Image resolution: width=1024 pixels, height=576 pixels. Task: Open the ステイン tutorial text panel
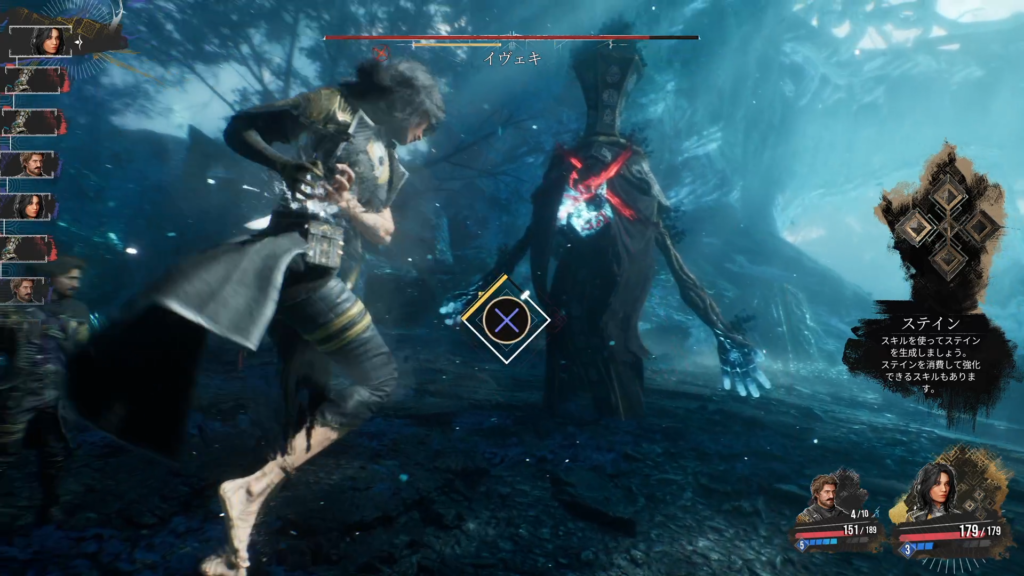click(x=930, y=355)
